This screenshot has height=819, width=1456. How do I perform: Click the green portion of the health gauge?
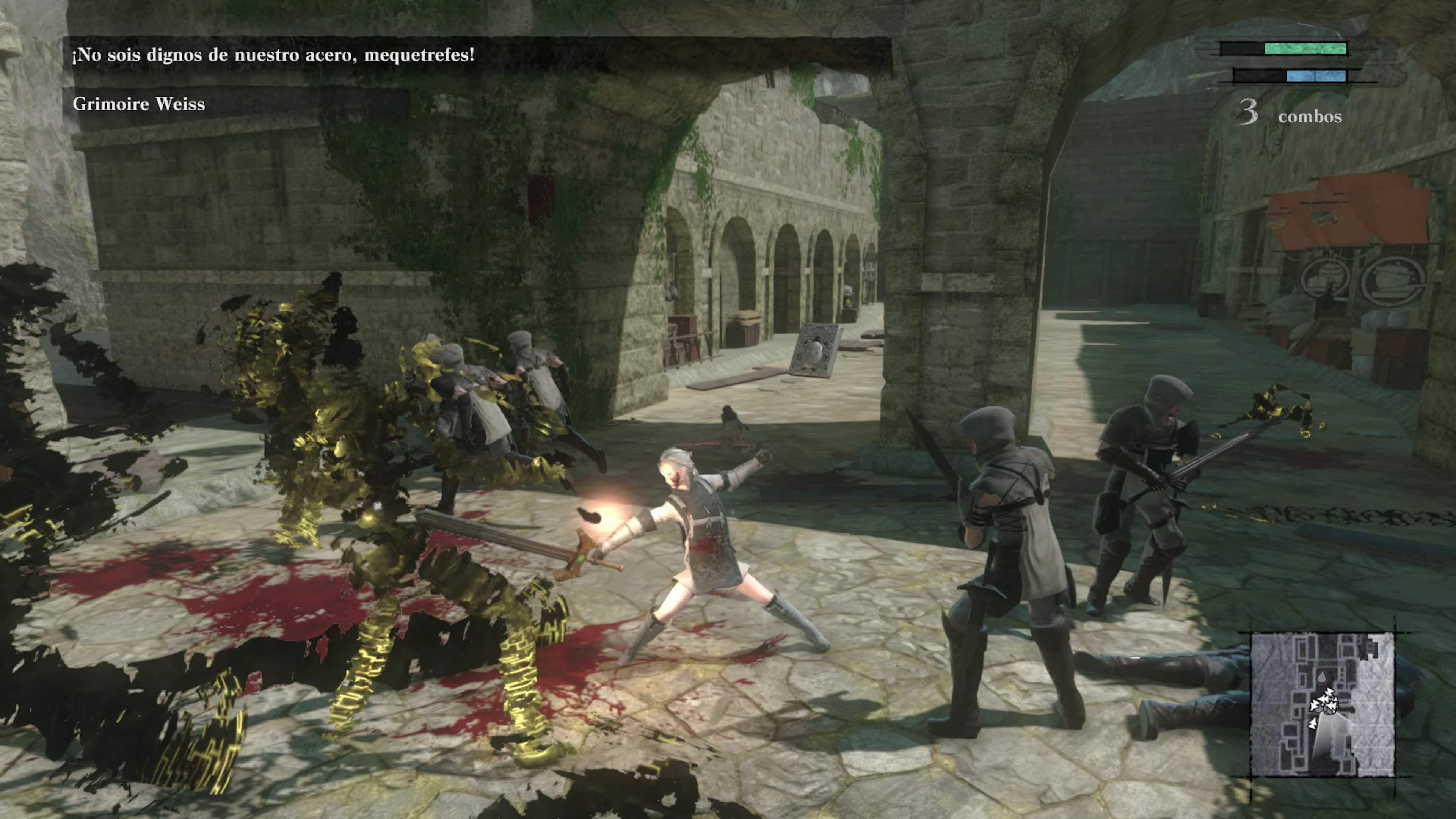(1305, 49)
